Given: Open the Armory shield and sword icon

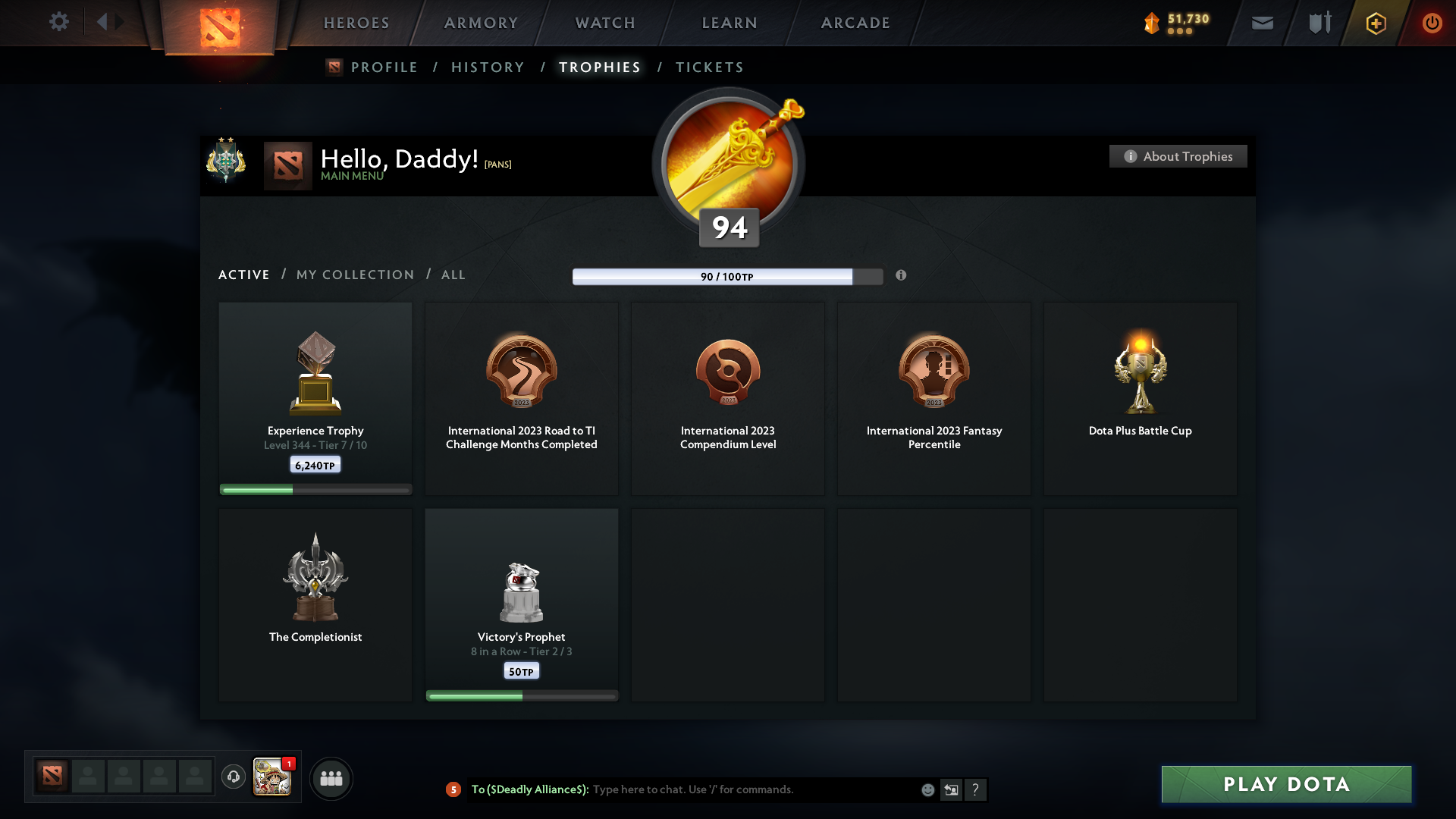Looking at the screenshot, I should pyautogui.click(x=1319, y=23).
